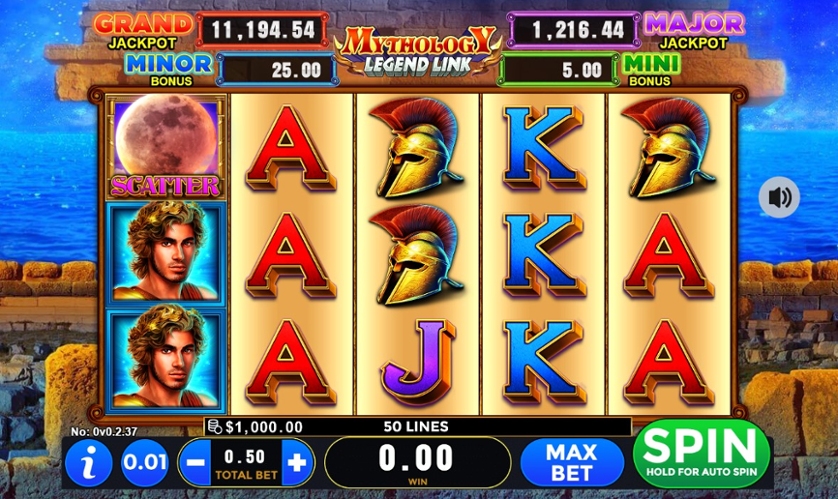Screen dimensions: 838x499
Task: Spin the reels with the green SPIN button
Action: (x=701, y=455)
